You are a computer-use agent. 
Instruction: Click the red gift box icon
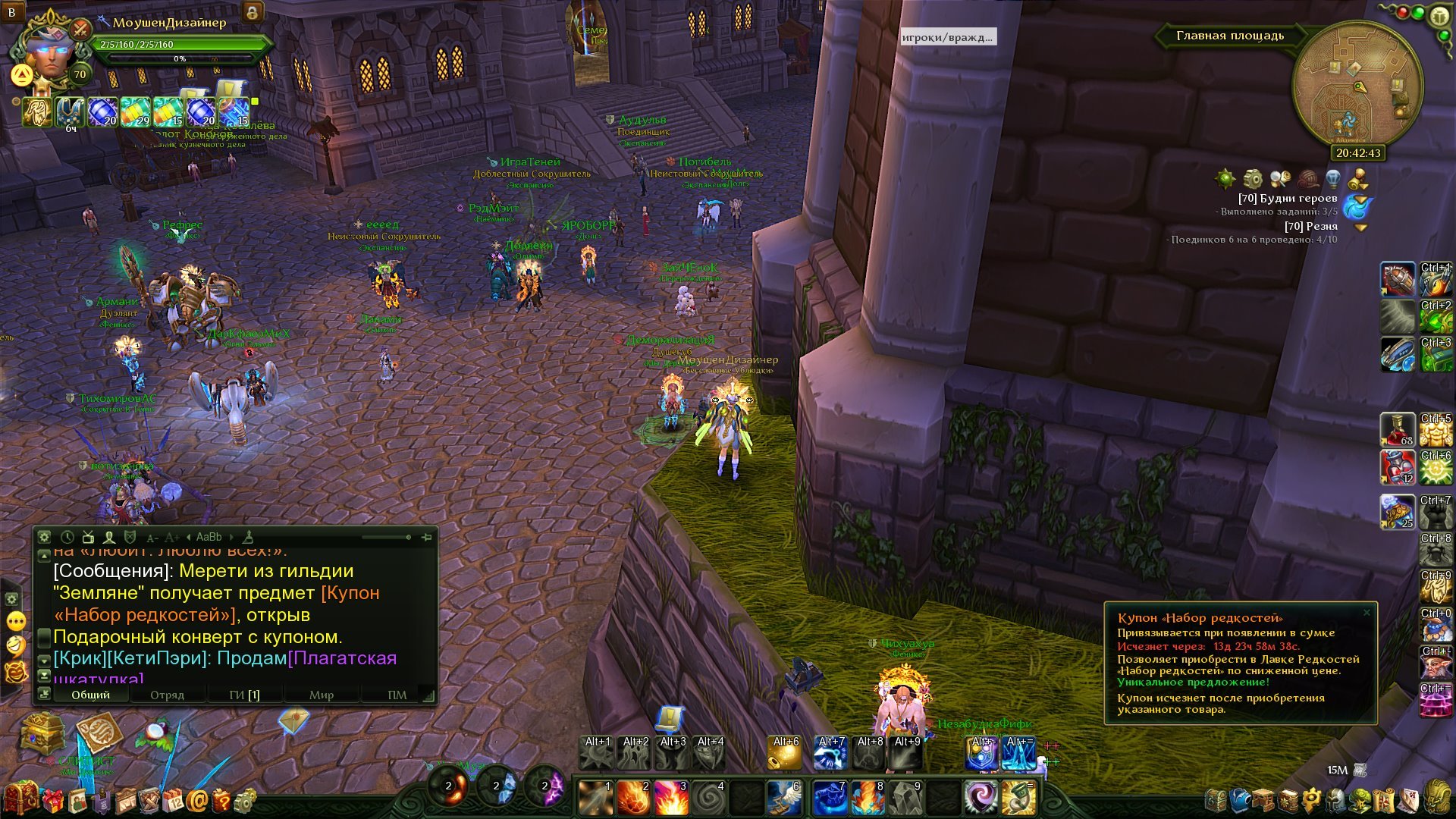click(53, 800)
